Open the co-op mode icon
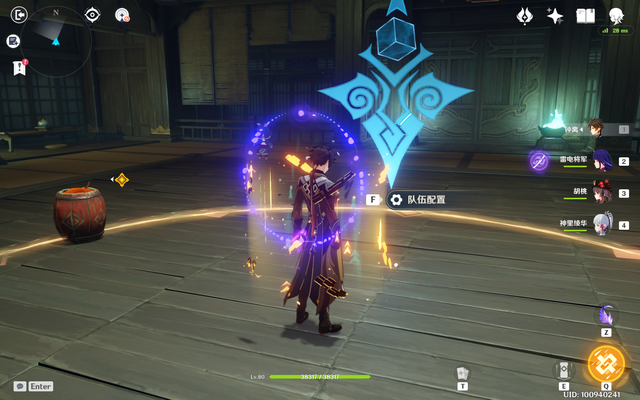640x400 pixels. 122,14
